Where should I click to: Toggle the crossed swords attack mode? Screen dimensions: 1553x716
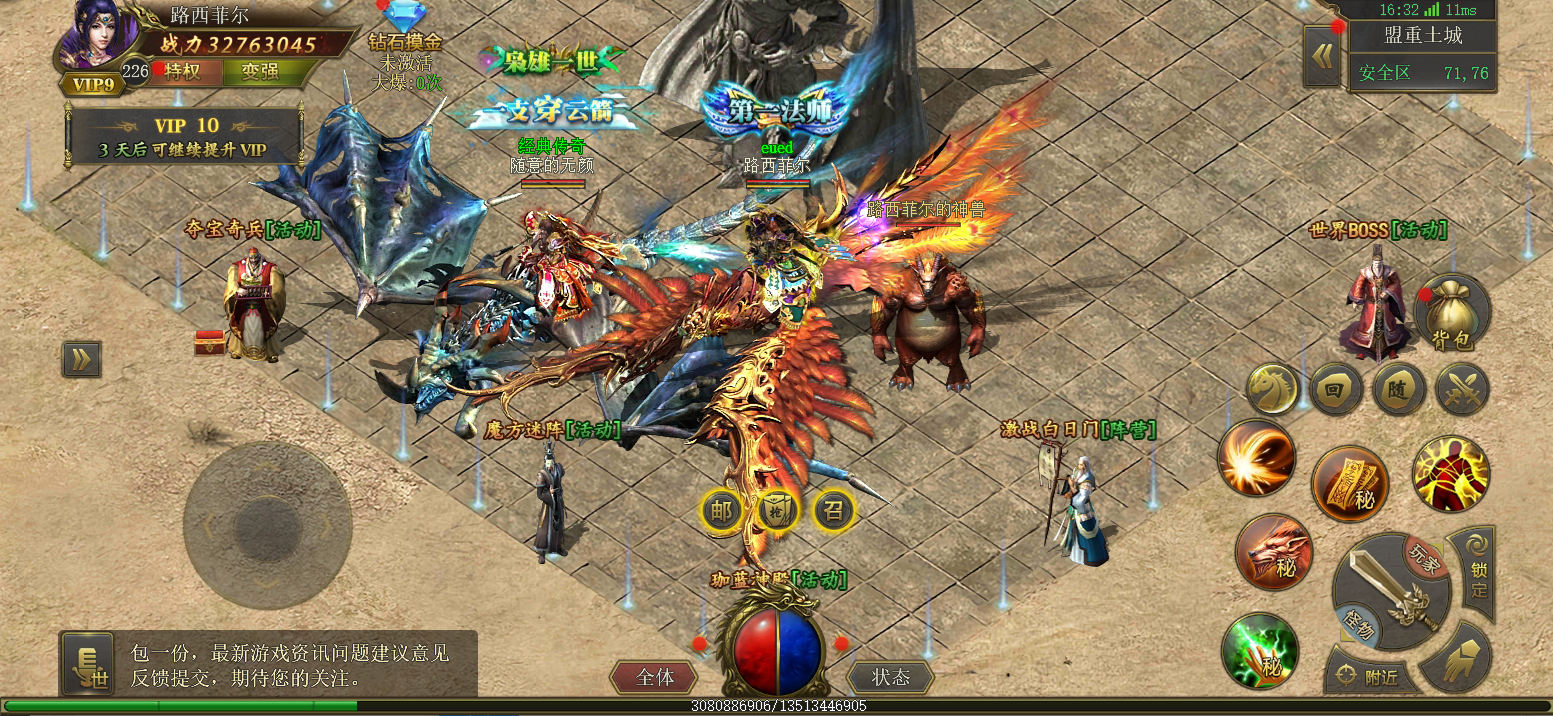point(1462,389)
